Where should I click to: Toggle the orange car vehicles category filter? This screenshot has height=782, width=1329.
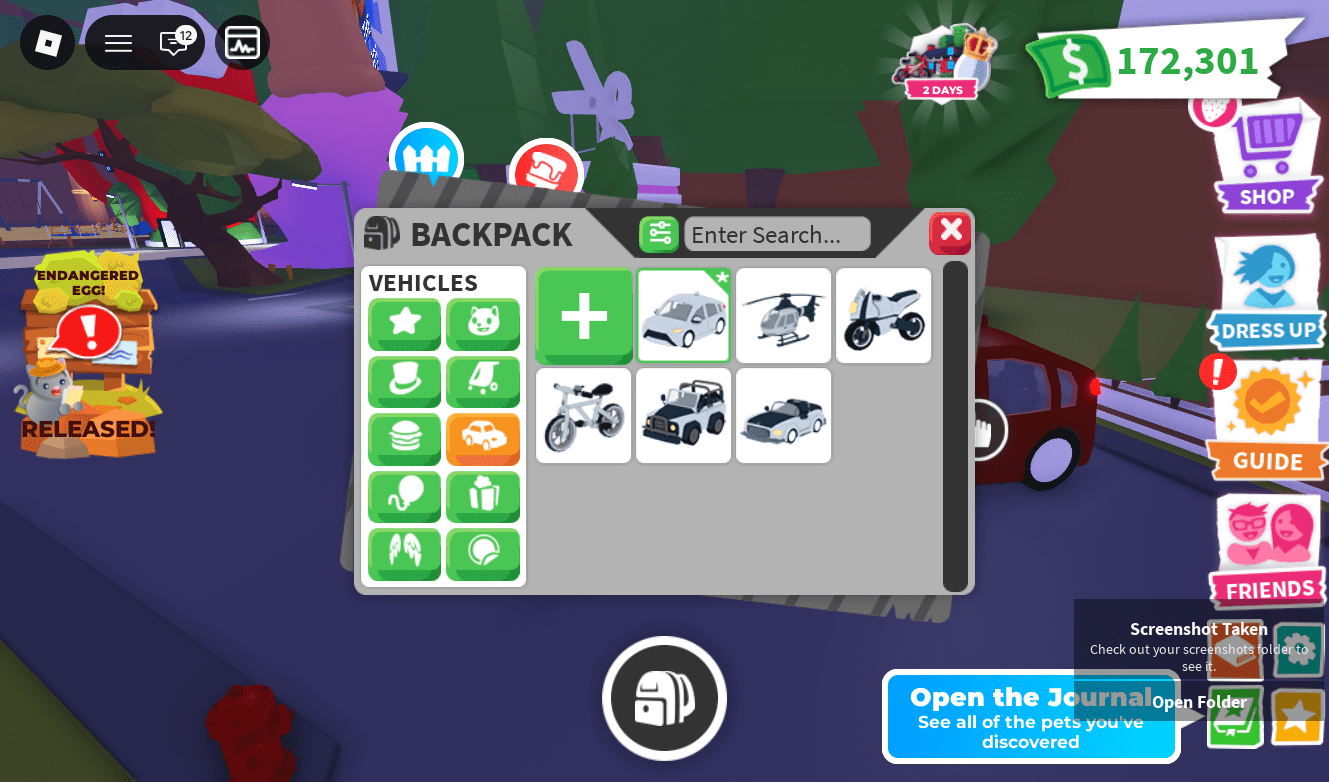tap(483, 440)
